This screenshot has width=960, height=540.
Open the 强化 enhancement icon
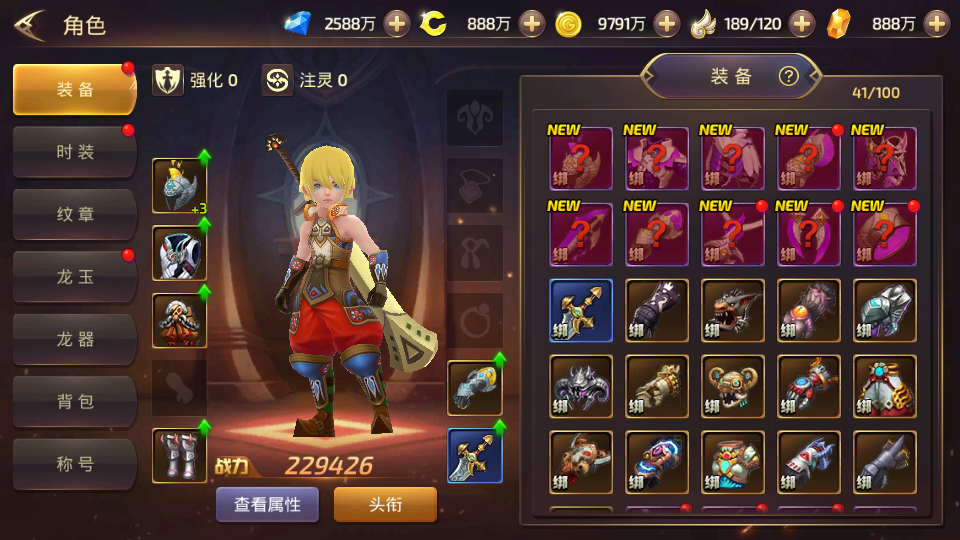point(168,80)
